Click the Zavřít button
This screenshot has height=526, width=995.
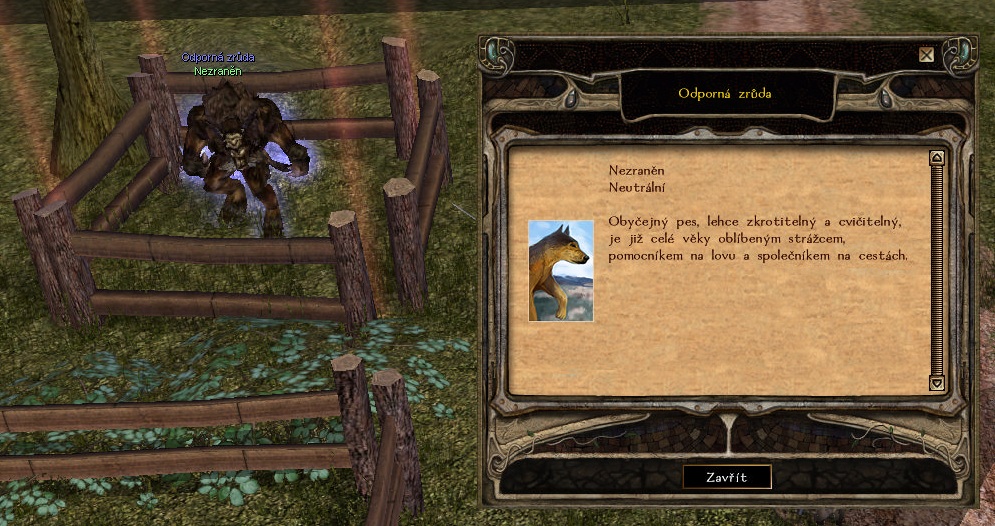(x=727, y=477)
